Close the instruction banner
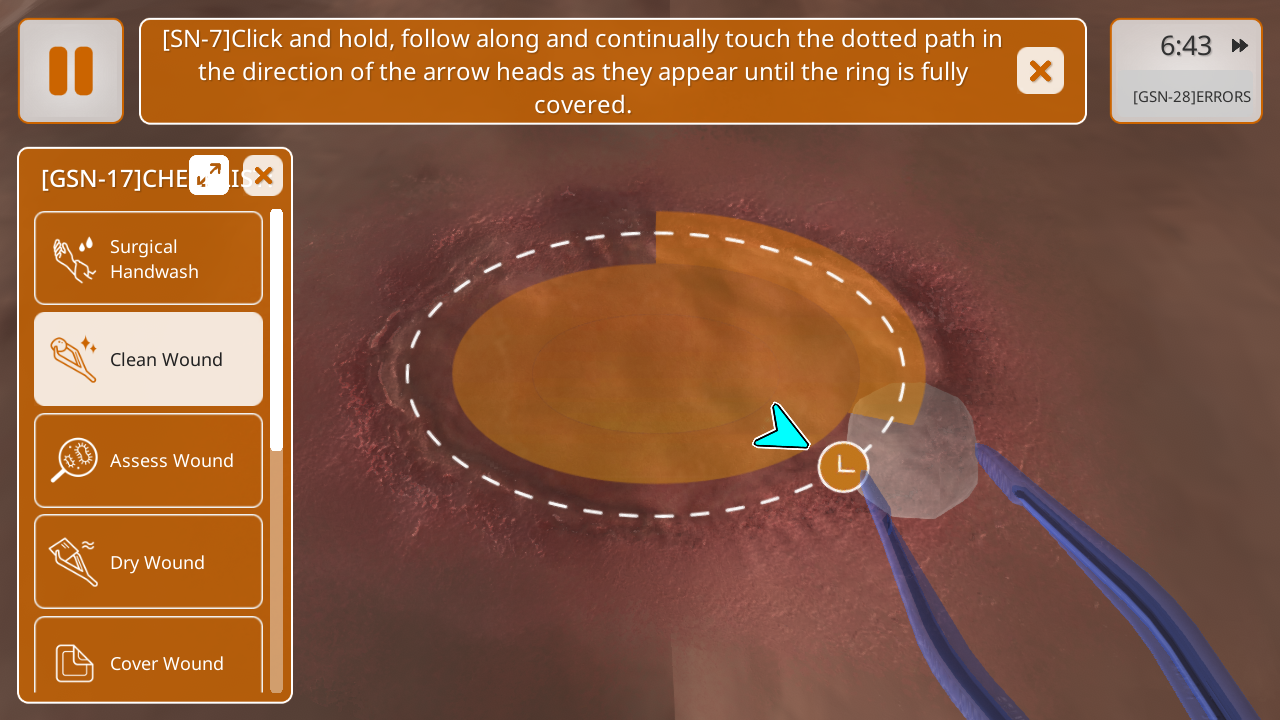 tap(1040, 71)
